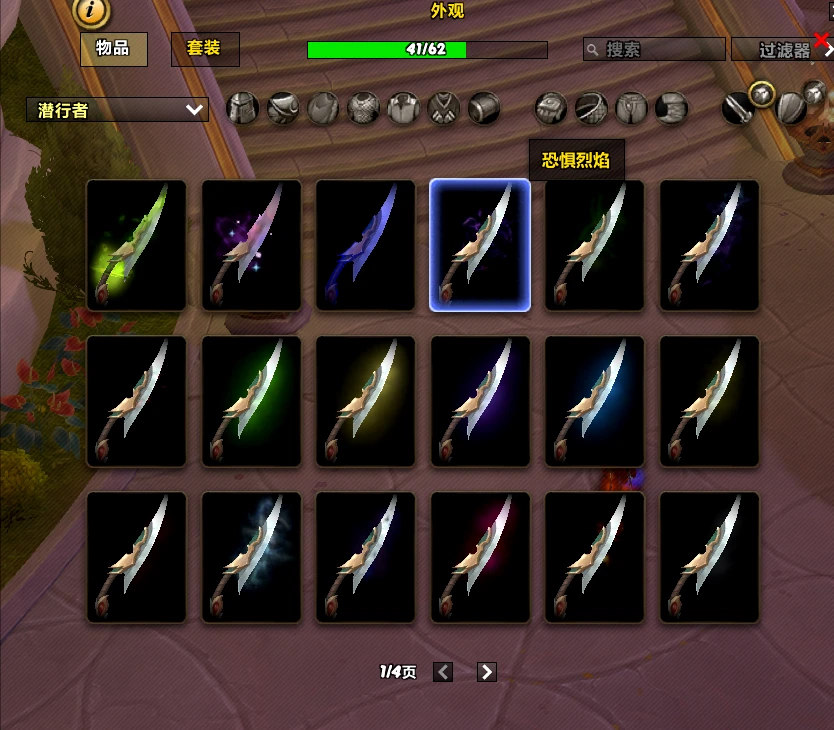Choose the highlighted 恐惧烈焰 dagger appearance
The height and width of the screenshot is (730, 834).
480,245
